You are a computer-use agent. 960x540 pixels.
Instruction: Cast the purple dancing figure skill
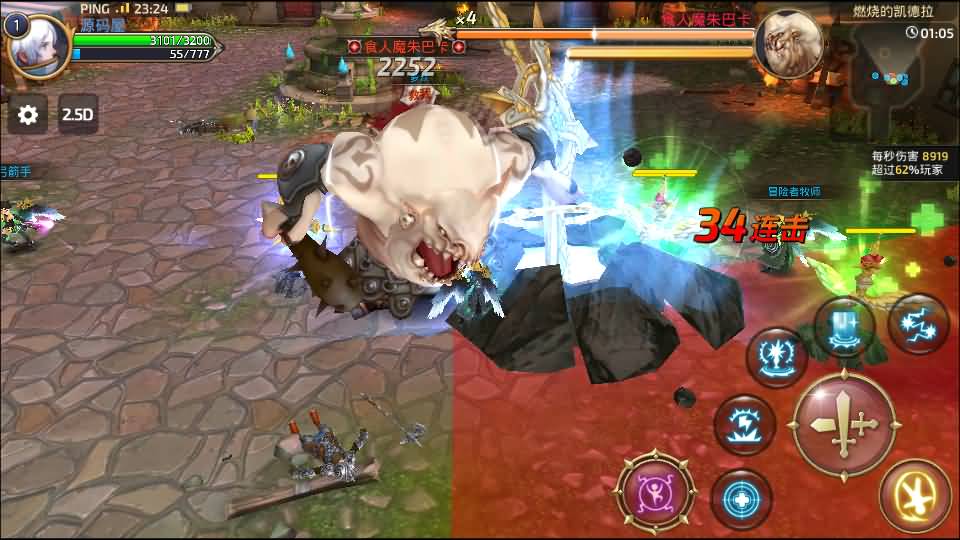[x=655, y=492]
